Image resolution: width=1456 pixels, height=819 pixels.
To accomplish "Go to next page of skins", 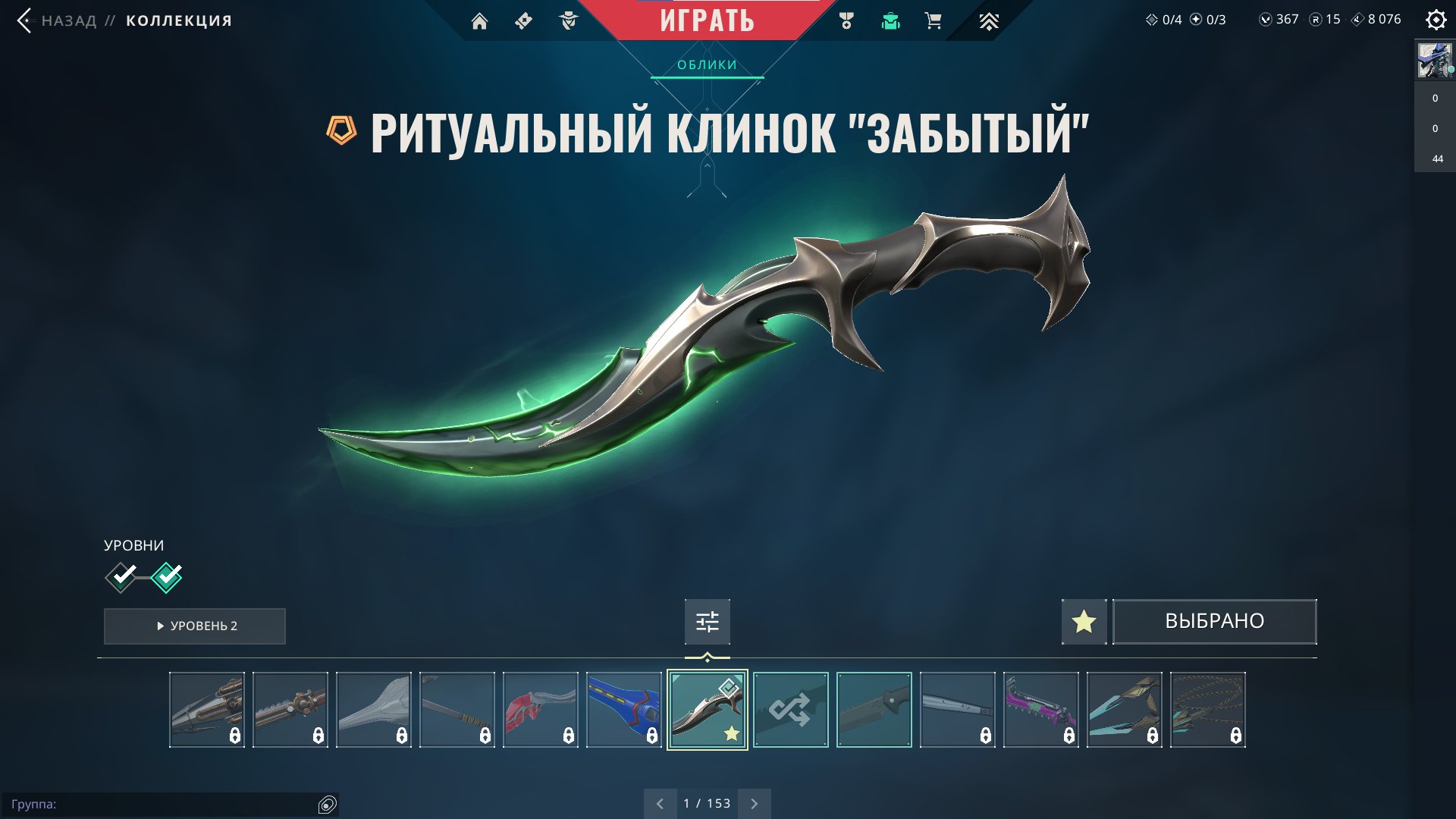I will click(x=753, y=802).
